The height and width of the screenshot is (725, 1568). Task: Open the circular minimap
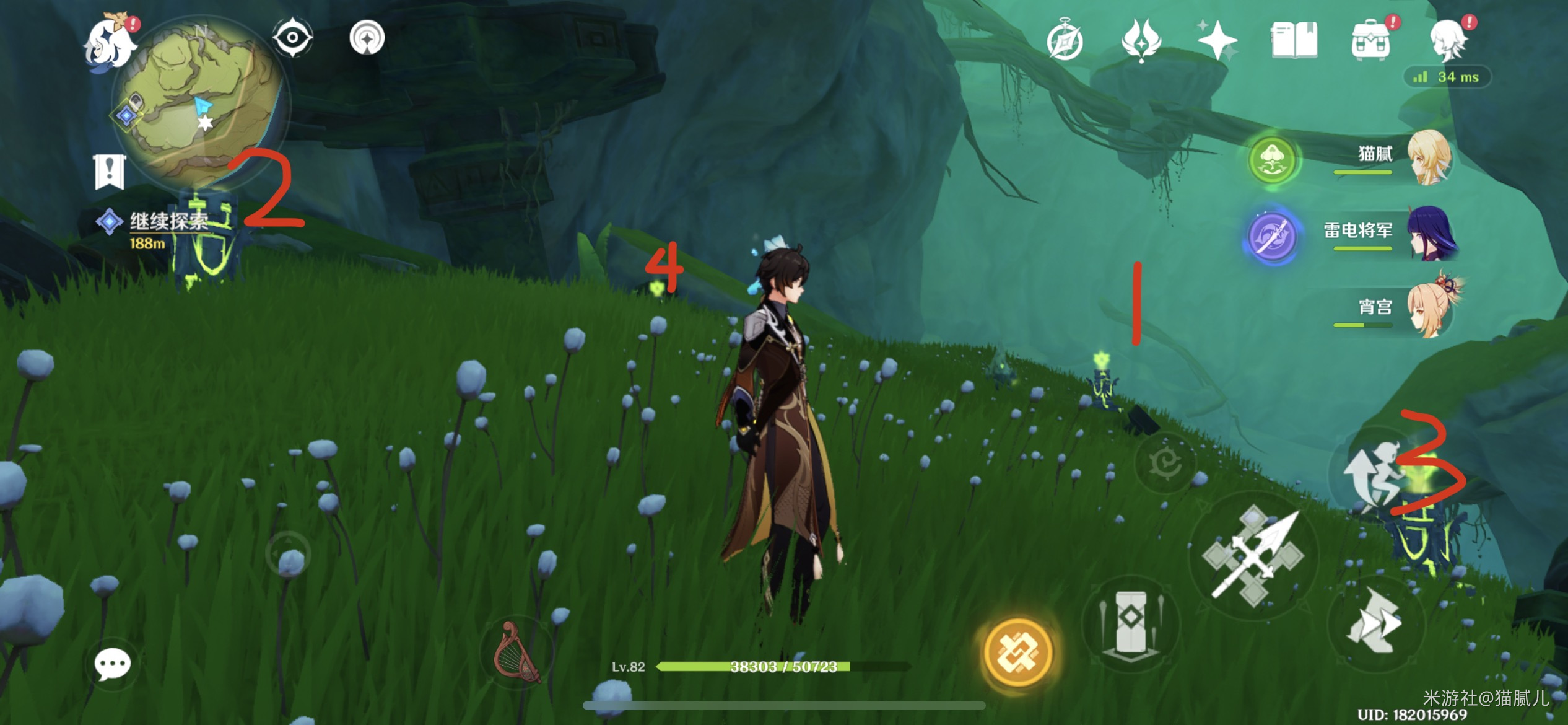click(x=198, y=102)
